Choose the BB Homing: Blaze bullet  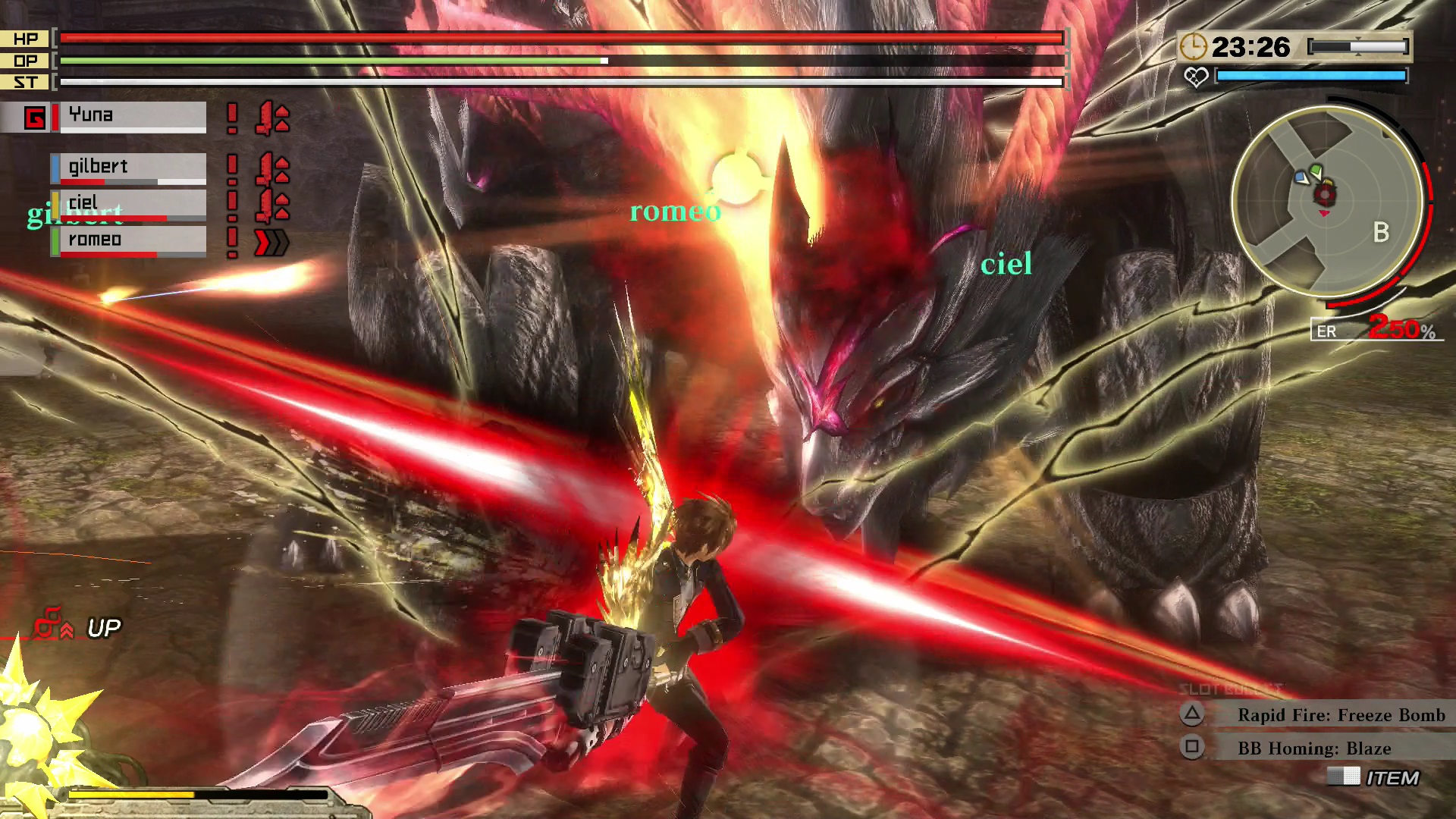[x=1313, y=748]
